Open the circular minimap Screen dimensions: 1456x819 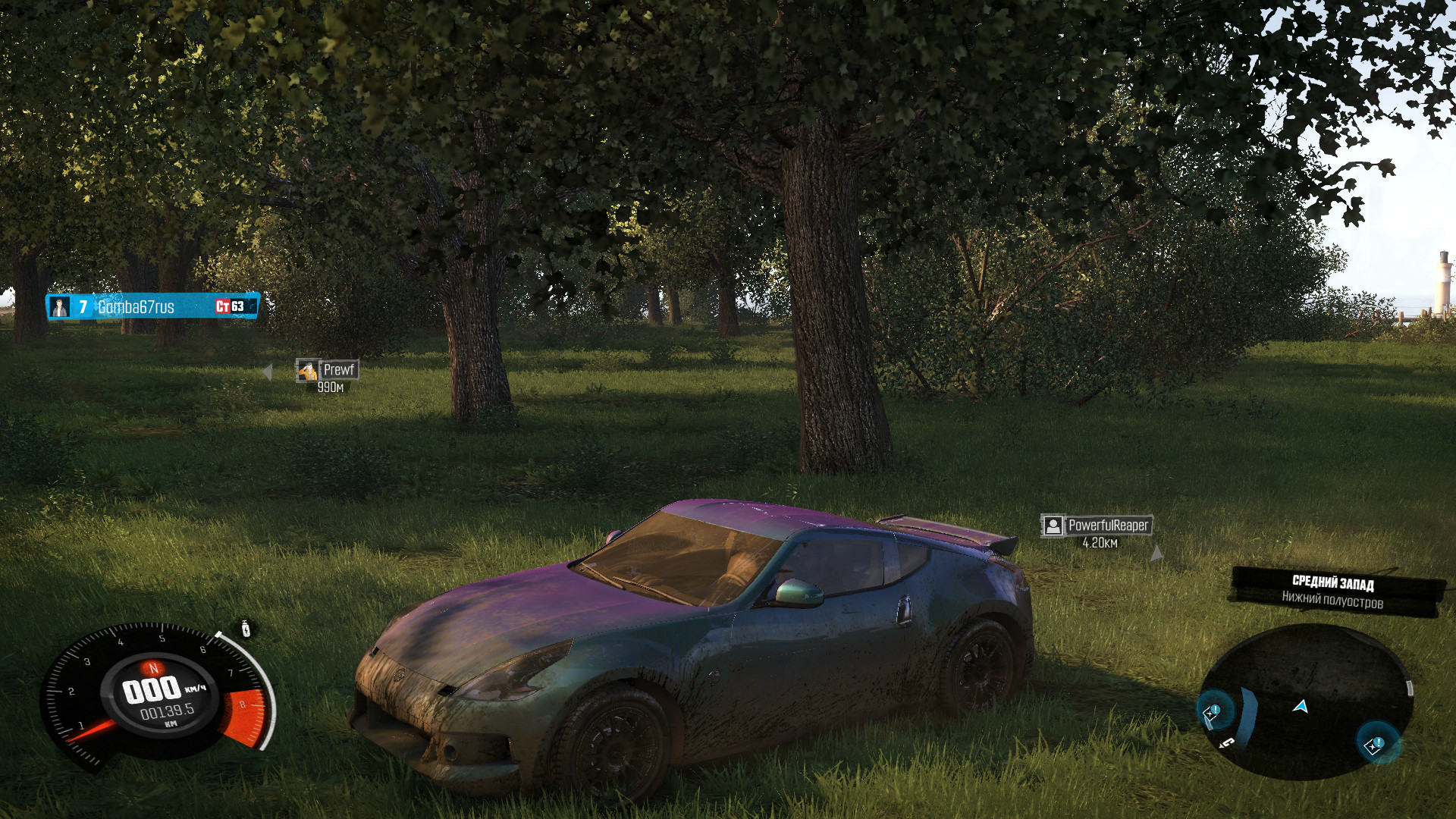pos(1306,702)
